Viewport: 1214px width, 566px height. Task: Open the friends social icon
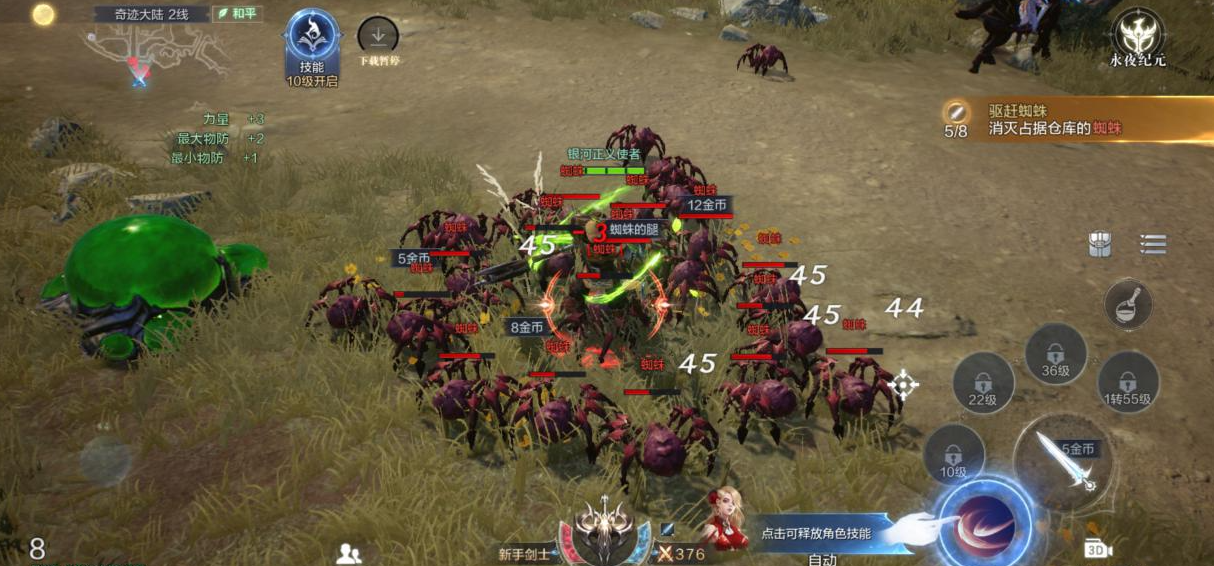point(348,553)
